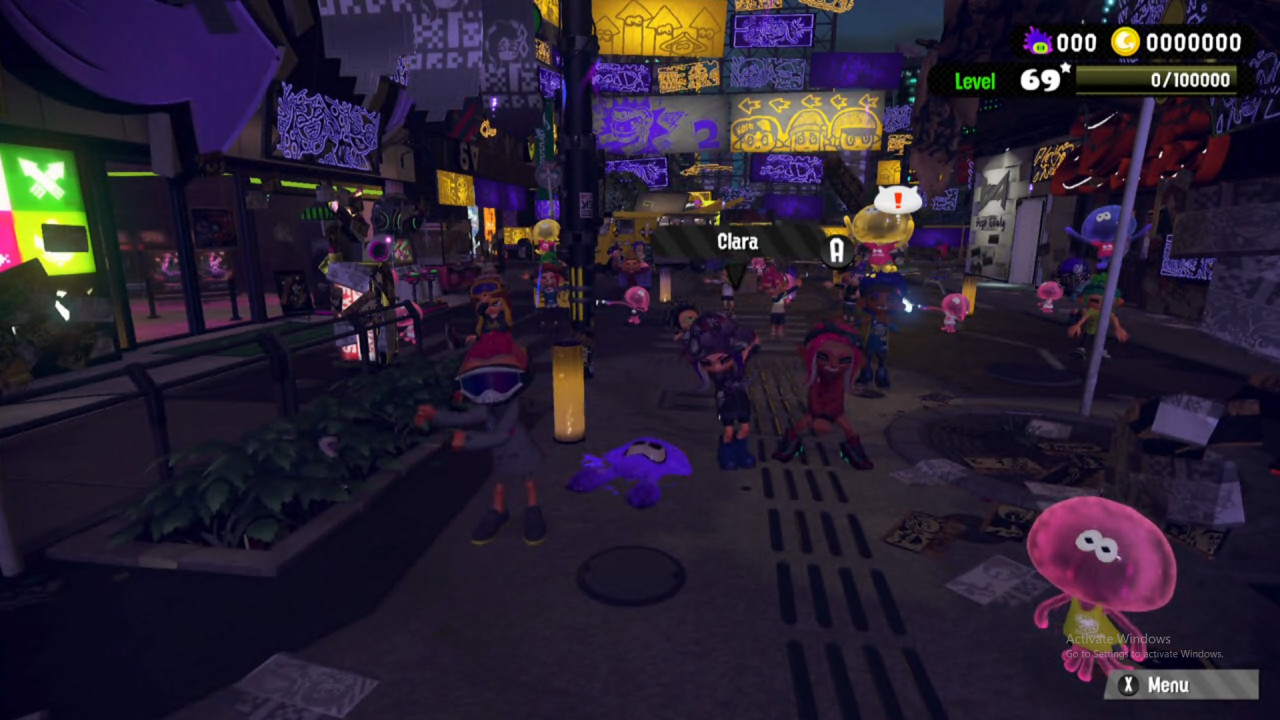Image resolution: width=1280 pixels, height=720 pixels.
Task: Select the Clara nameplate banner
Action: [x=737, y=241]
